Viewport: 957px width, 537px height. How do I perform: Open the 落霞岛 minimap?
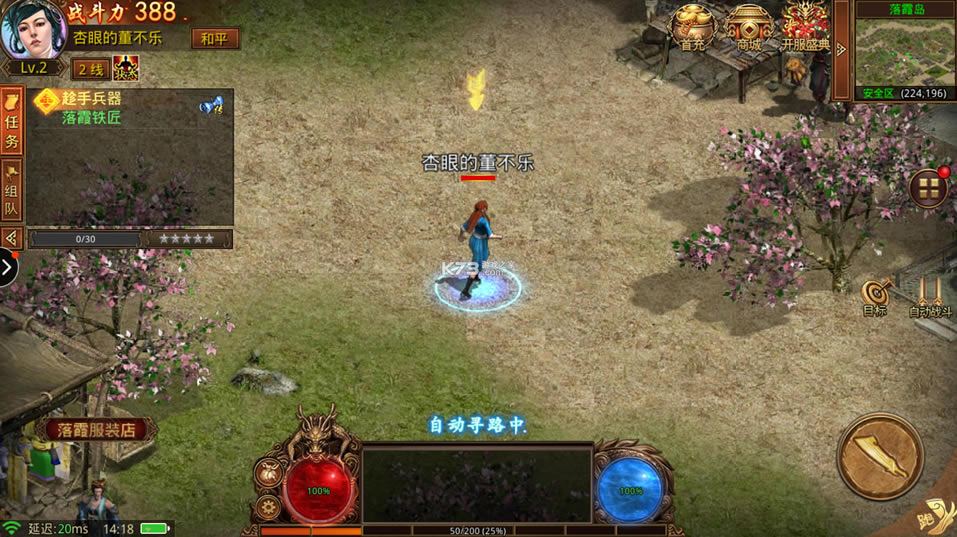903,50
